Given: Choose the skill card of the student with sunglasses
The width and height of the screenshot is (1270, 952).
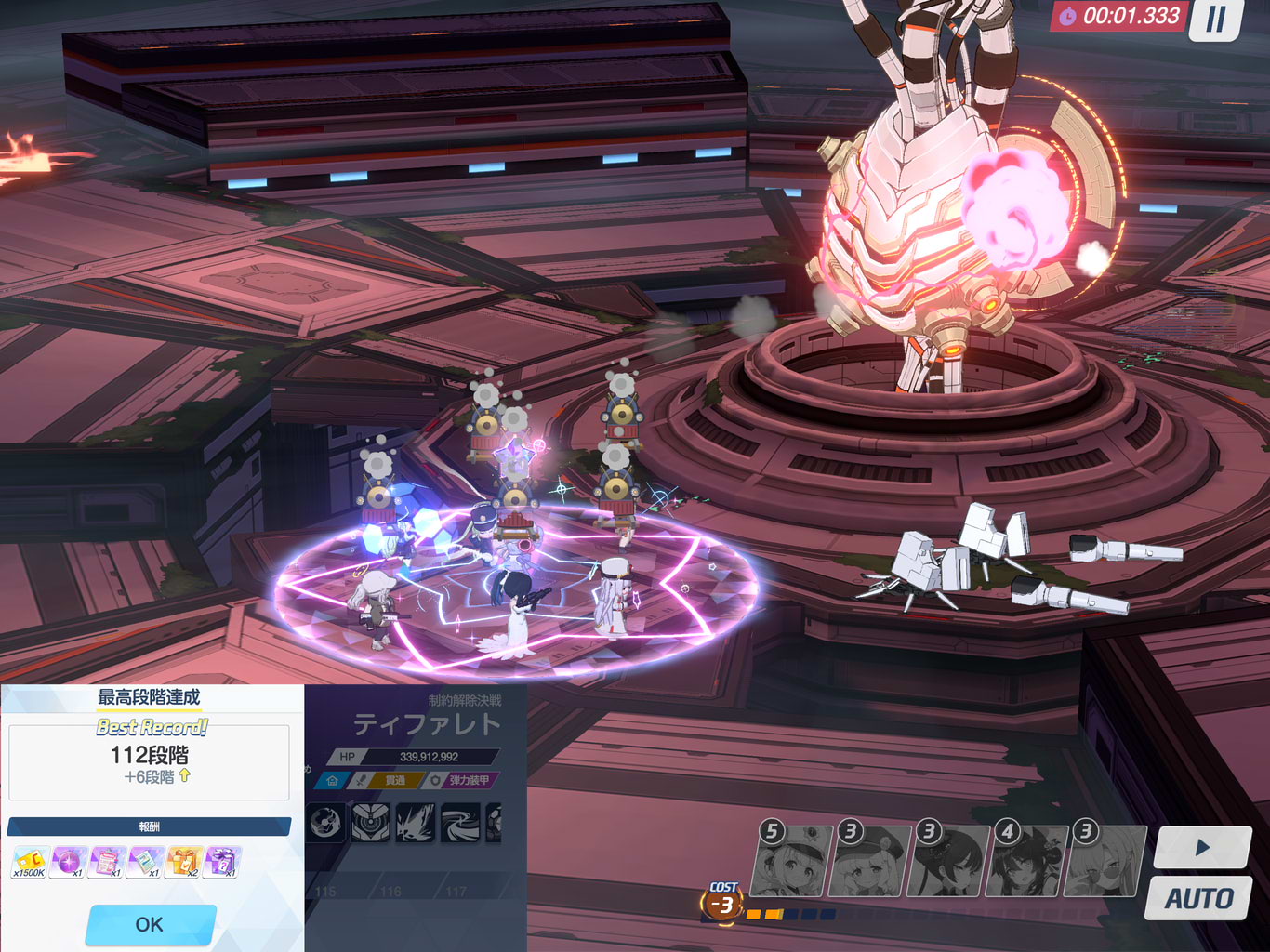Looking at the screenshot, I should point(1106,862).
